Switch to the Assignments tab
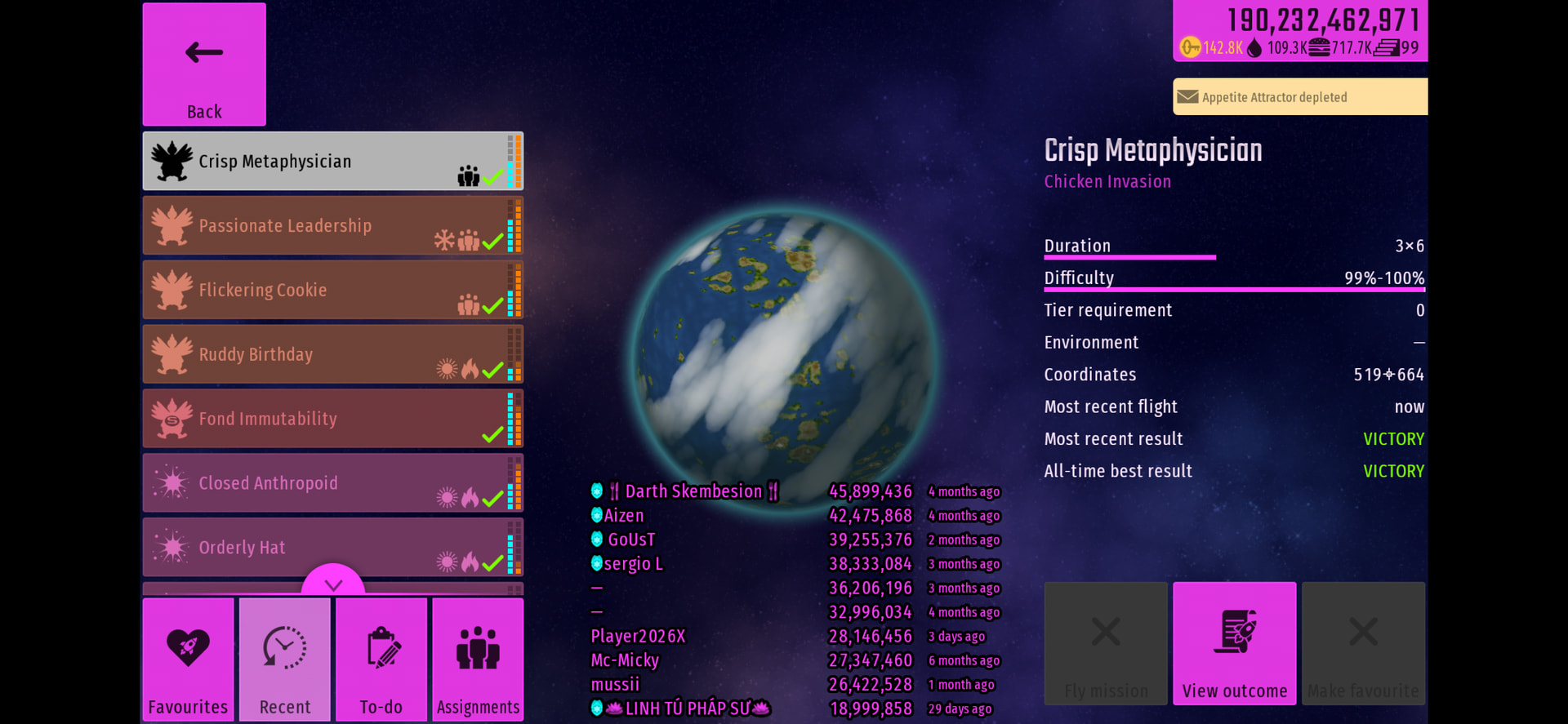Image resolution: width=1568 pixels, height=724 pixels. point(478,660)
